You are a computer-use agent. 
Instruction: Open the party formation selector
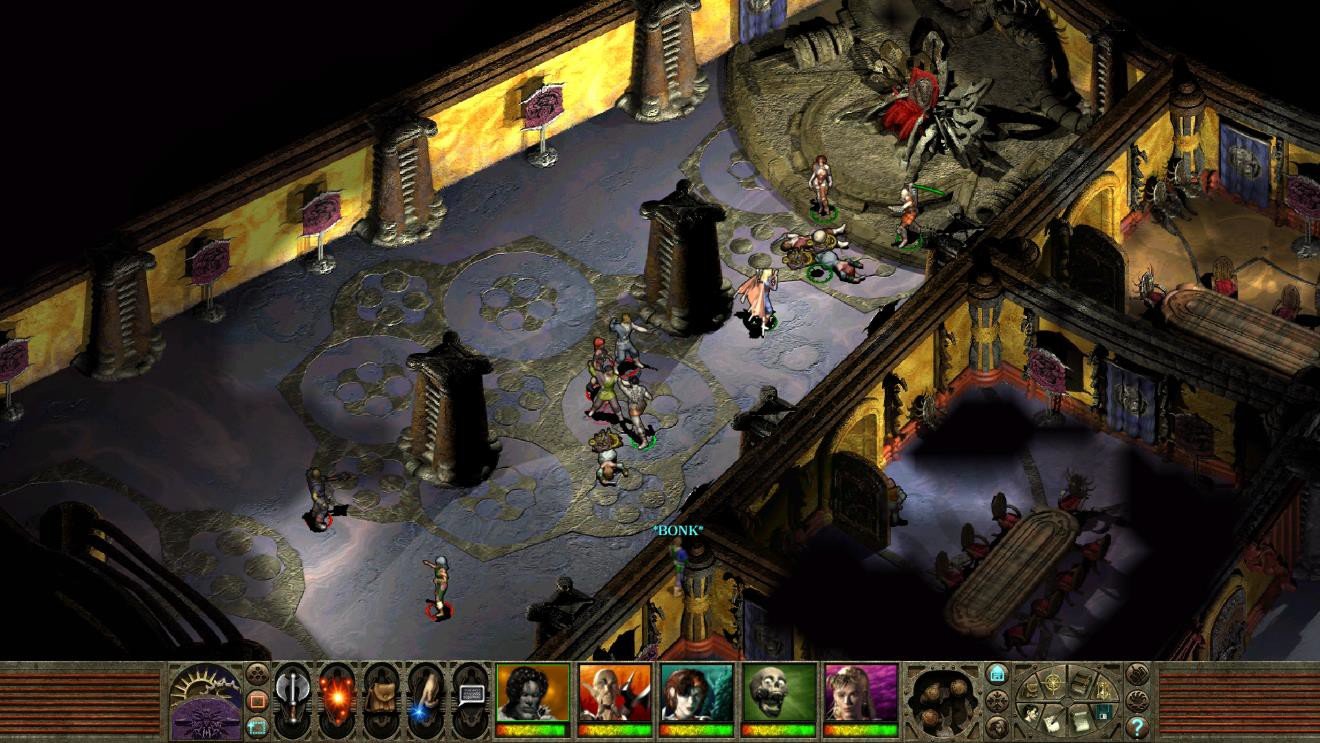(x=940, y=699)
